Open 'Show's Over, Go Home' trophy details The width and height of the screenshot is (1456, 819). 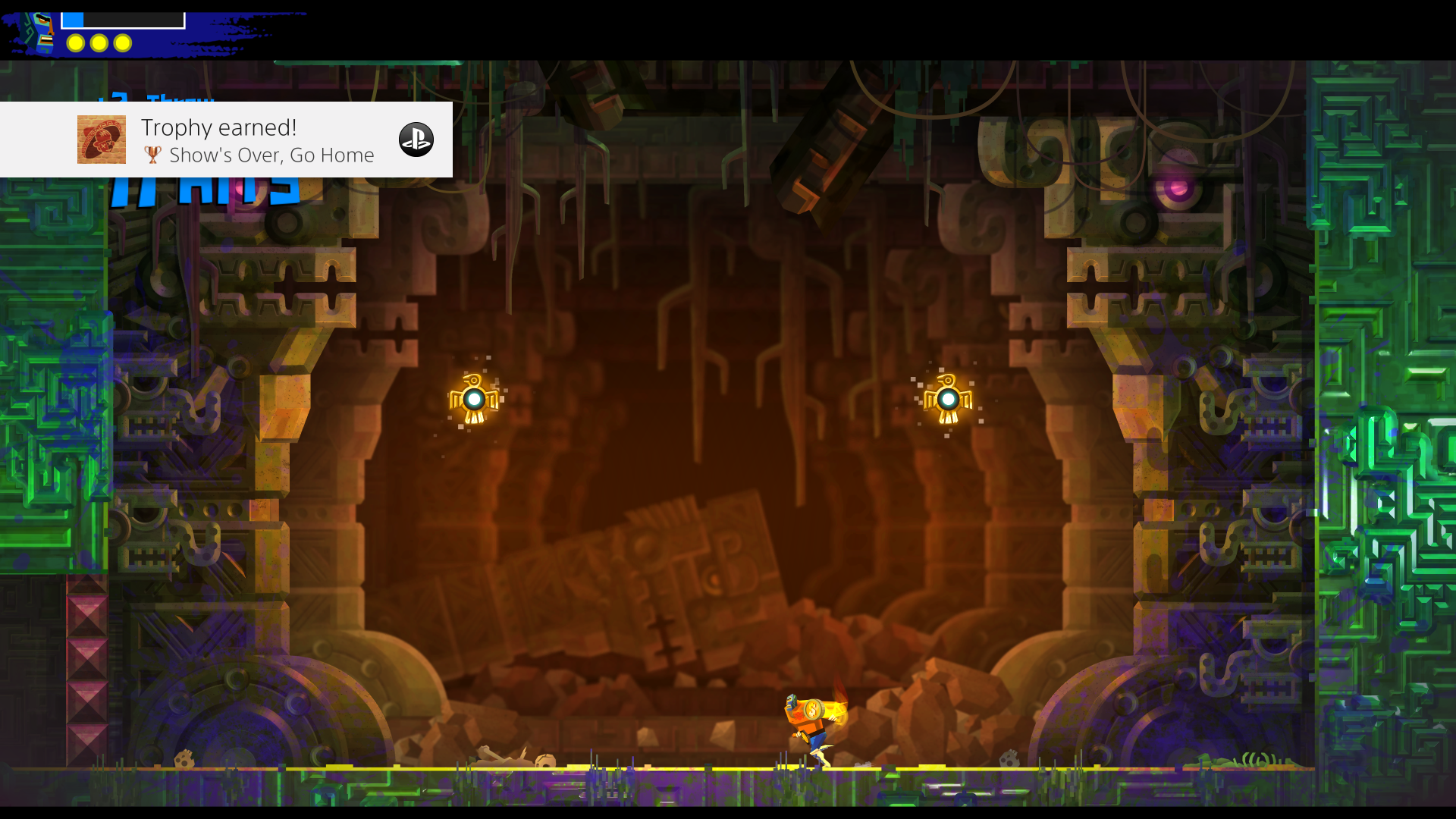click(272, 155)
